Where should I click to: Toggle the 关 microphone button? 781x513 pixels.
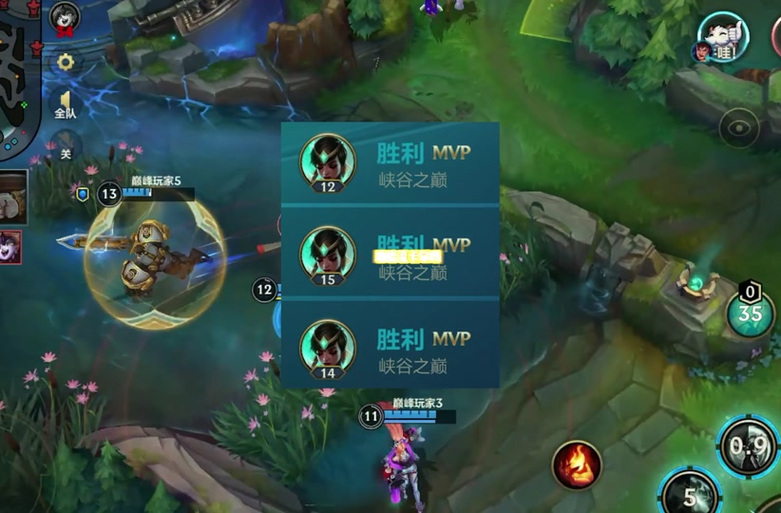tap(66, 150)
